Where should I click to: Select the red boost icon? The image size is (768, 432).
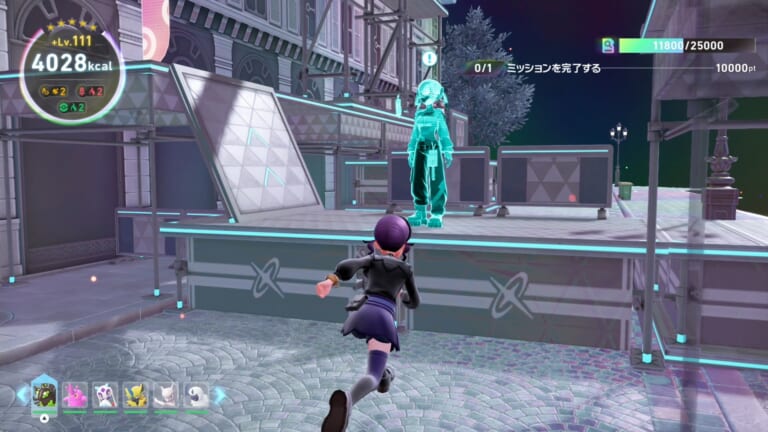point(82,90)
